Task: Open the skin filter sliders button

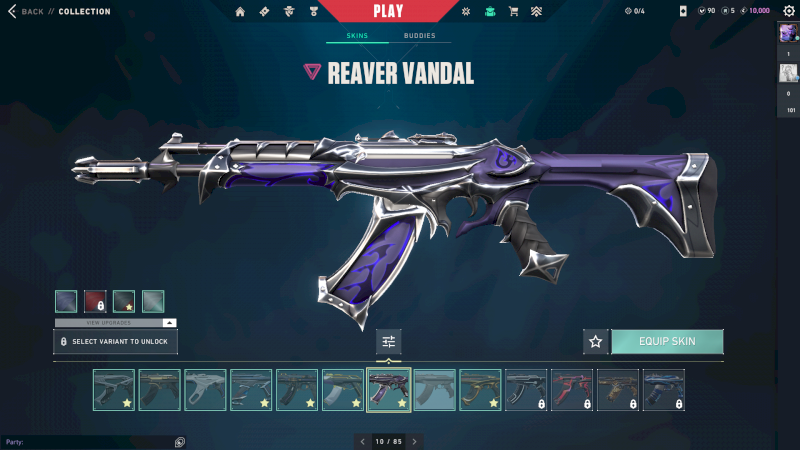Action: [389, 342]
